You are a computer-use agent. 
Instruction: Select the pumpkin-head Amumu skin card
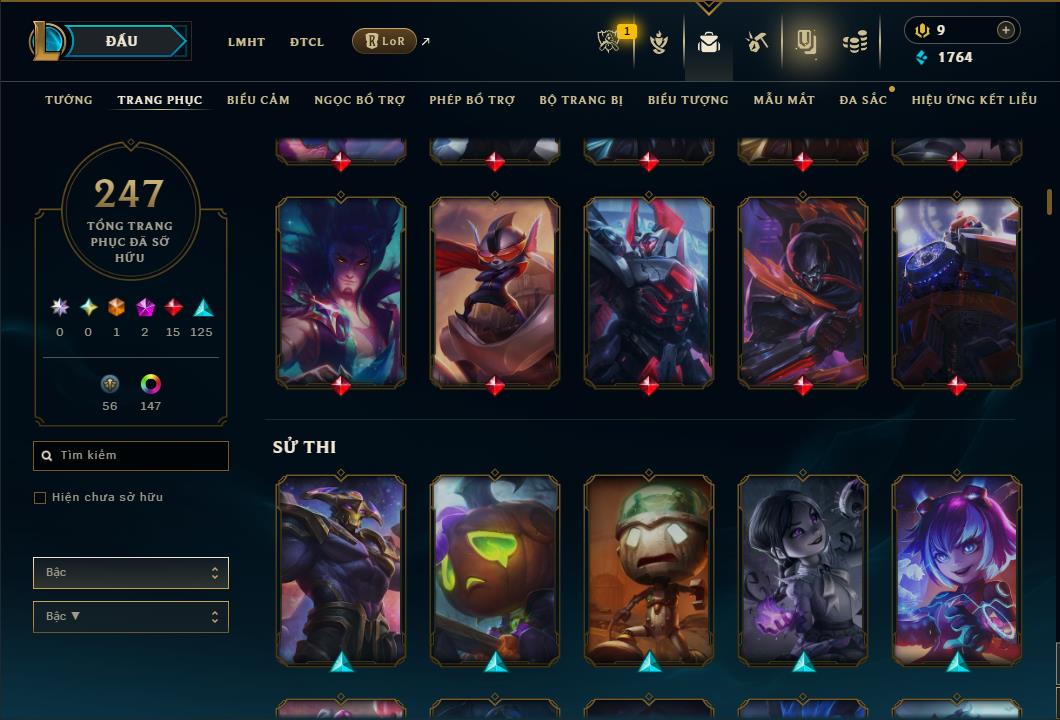pos(495,570)
